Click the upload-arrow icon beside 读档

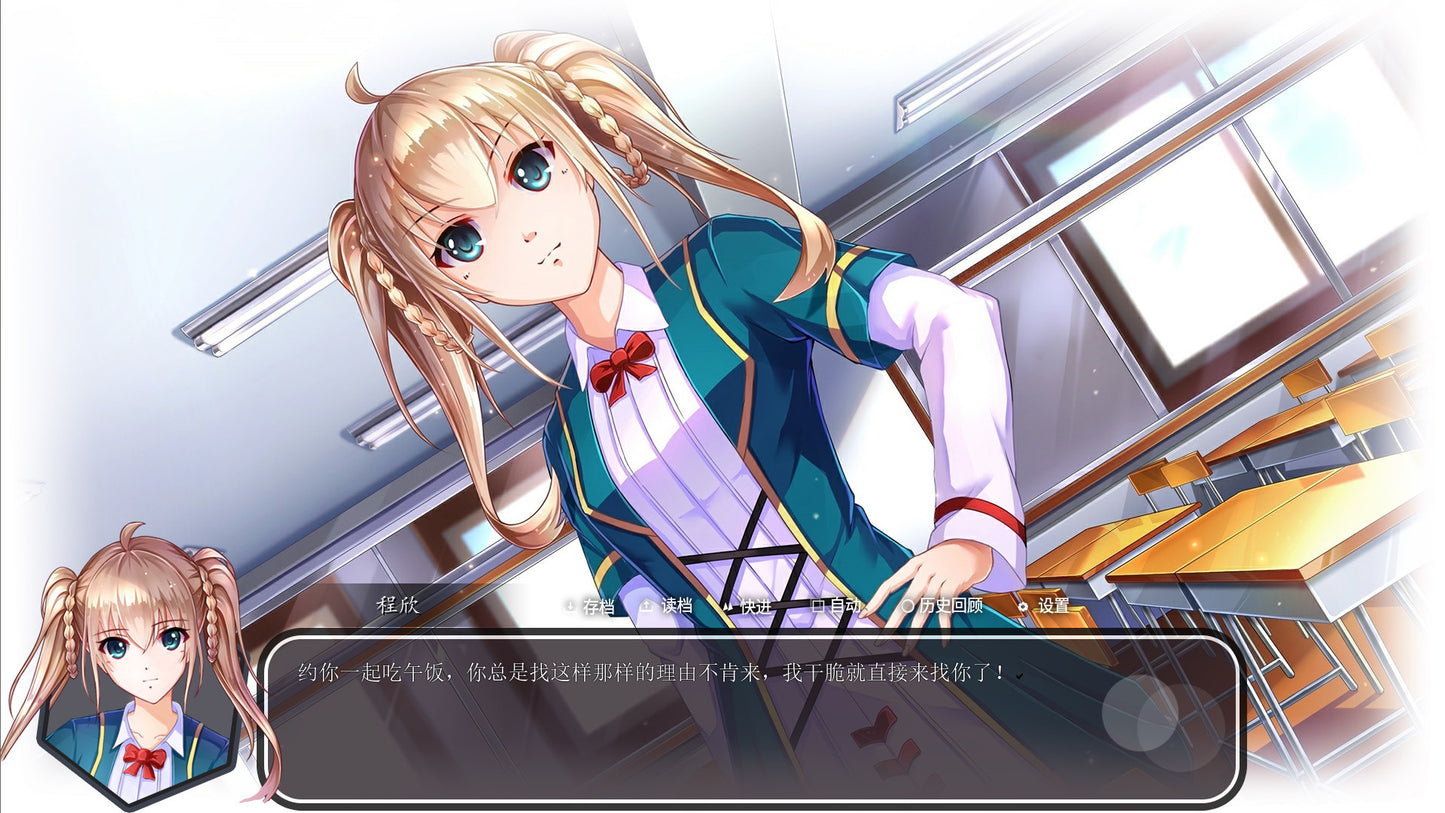tap(644, 607)
